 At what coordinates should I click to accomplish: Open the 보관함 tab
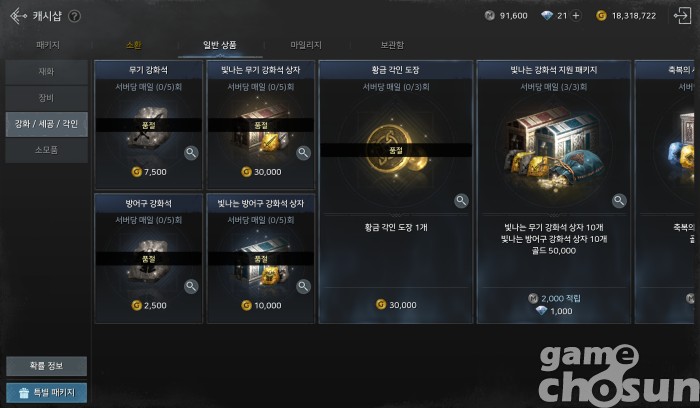coord(391,45)
